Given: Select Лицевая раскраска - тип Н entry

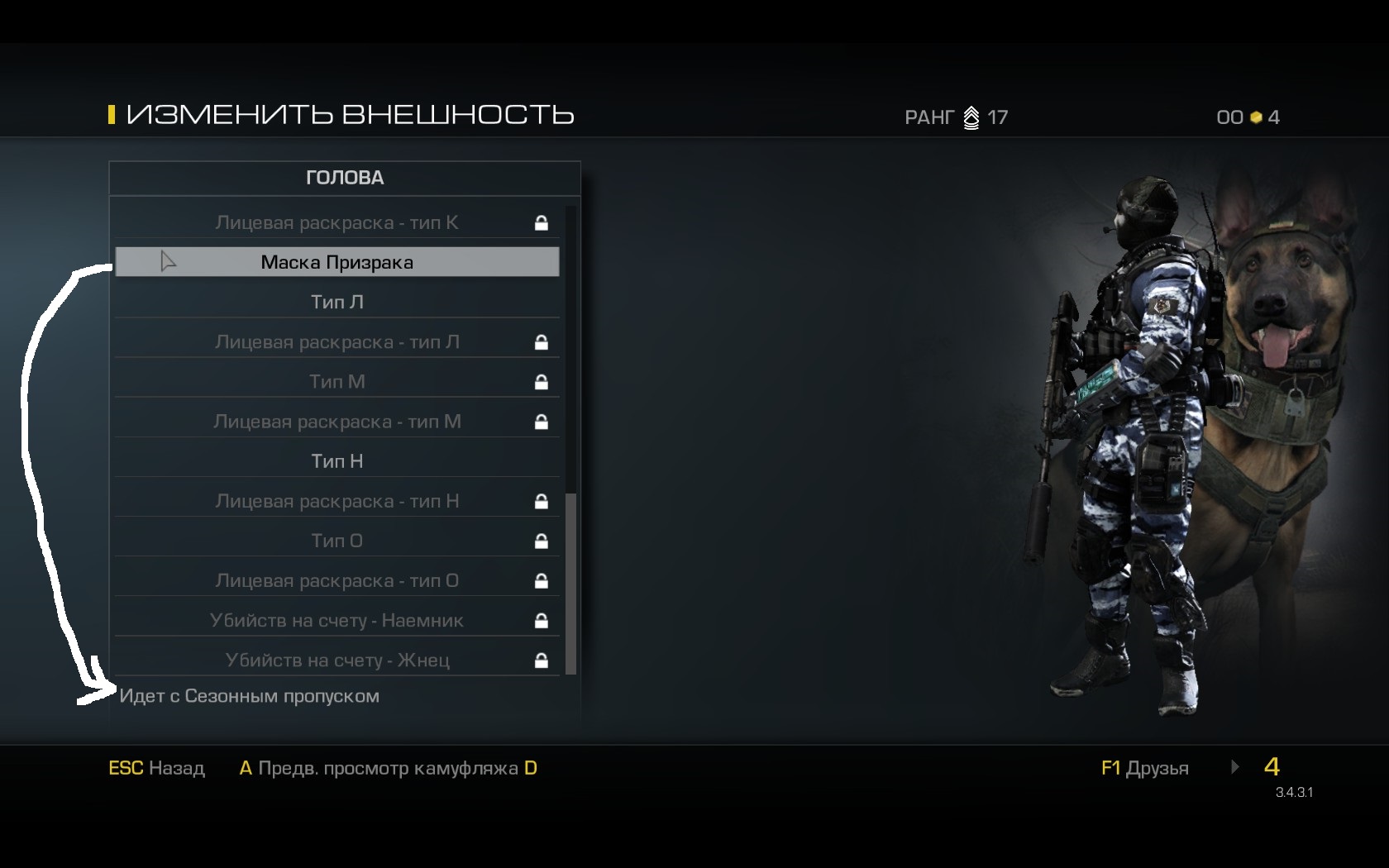Looking at the screenshot, I should (x=337, y=501).
